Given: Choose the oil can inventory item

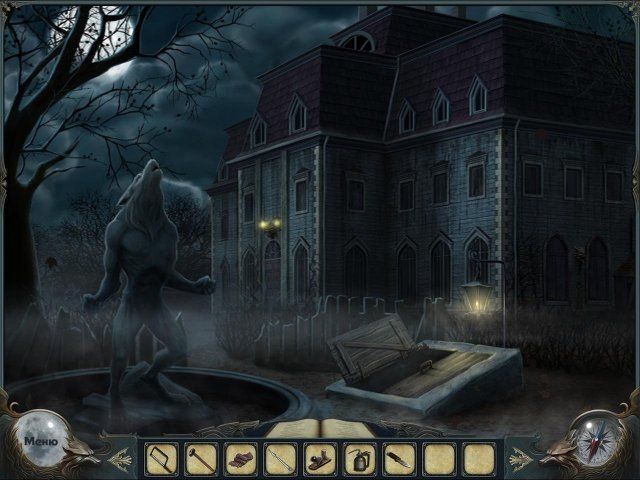Looking at the screenshot, I should click(360, 458).
